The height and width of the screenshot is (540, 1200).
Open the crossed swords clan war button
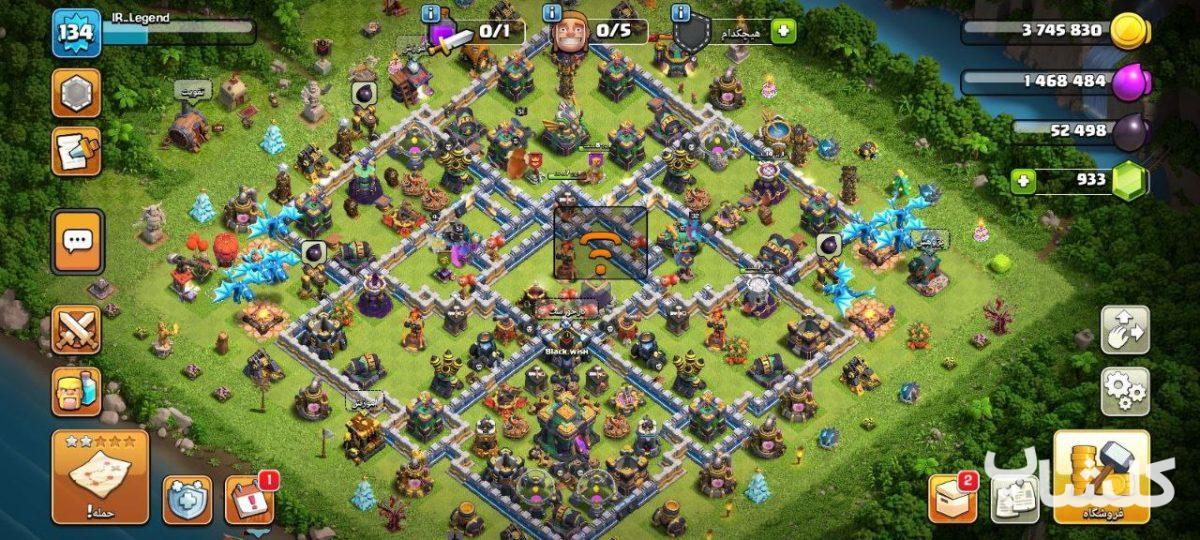pyautogui.click(x=76, y=330)
